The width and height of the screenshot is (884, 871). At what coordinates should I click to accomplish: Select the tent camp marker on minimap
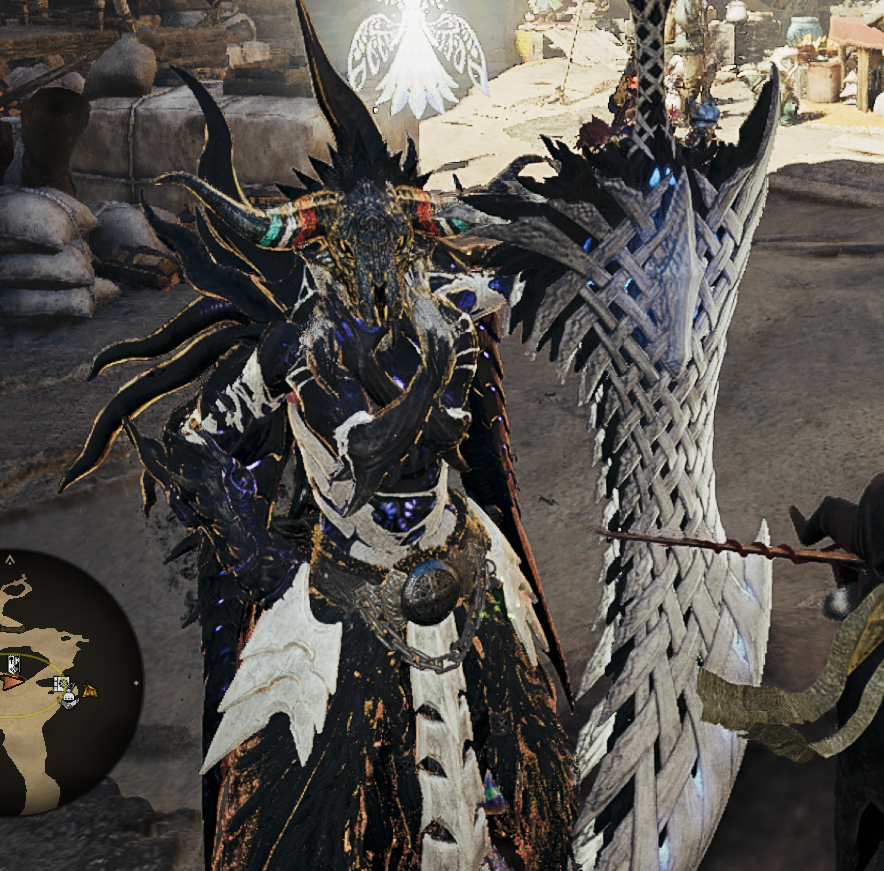[90, 689]
